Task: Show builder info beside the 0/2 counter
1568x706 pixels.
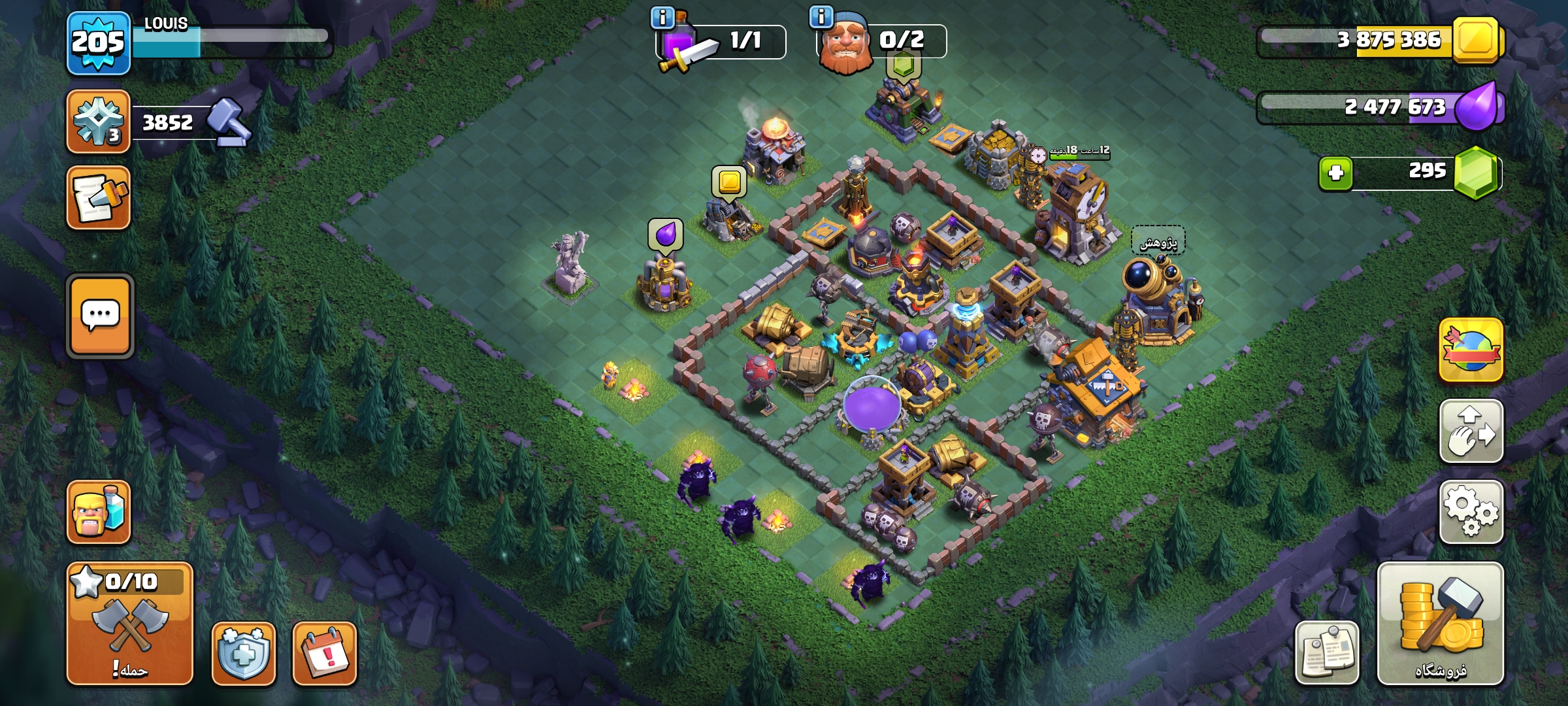Action: (x=821, y=16)
